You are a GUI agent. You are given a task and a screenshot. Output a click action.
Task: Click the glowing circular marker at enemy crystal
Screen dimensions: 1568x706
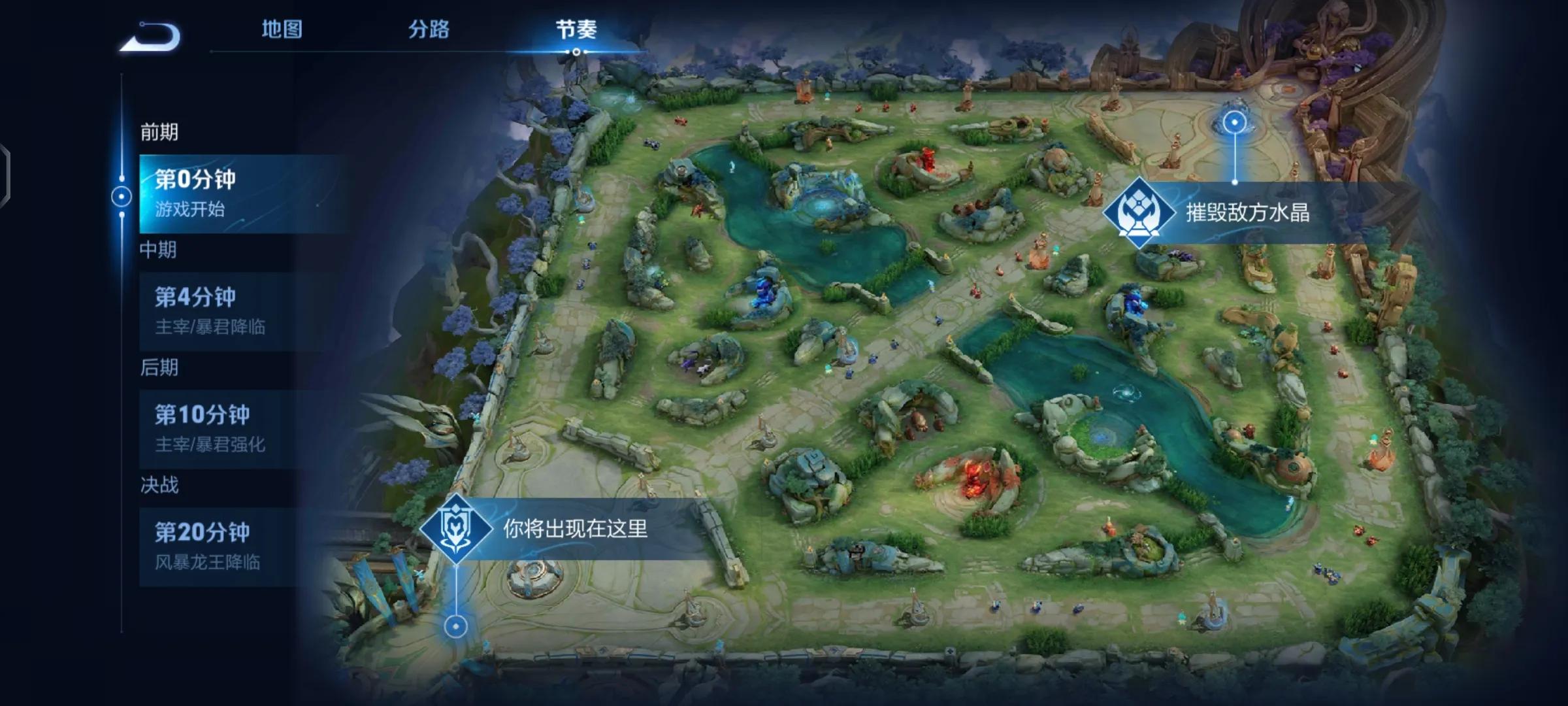[1233, 121]
